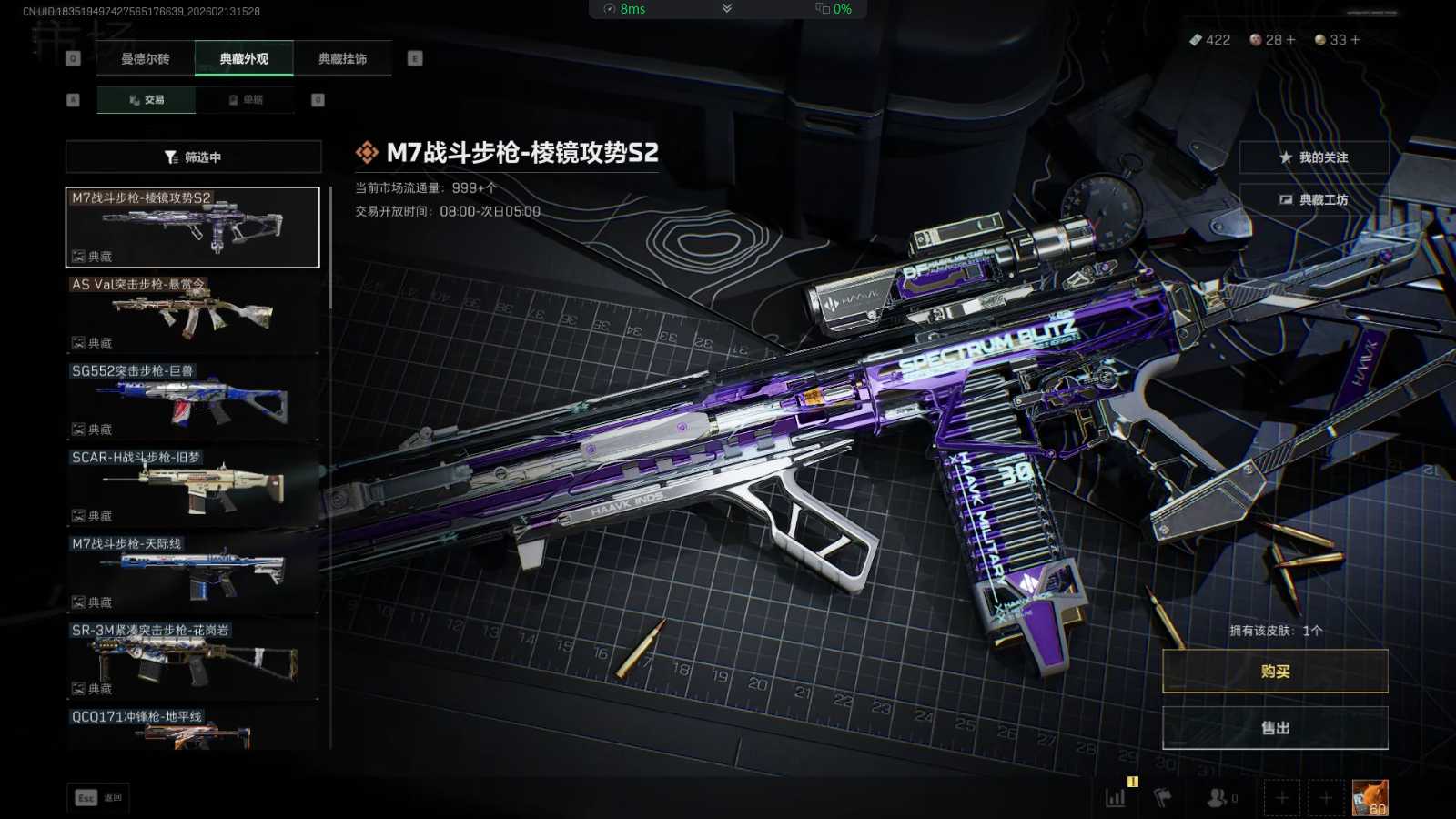
Task: Click the orange cat player avatar
Action: [x=1370, y=798]
